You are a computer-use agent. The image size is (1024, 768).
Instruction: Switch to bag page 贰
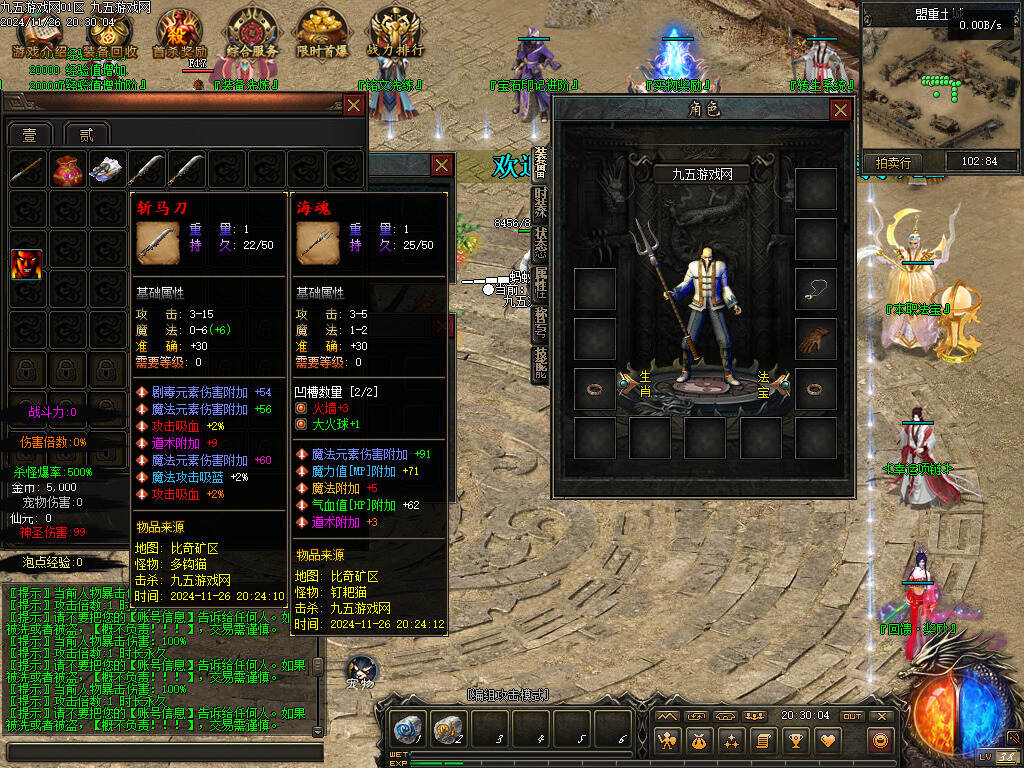coord(86,135)
